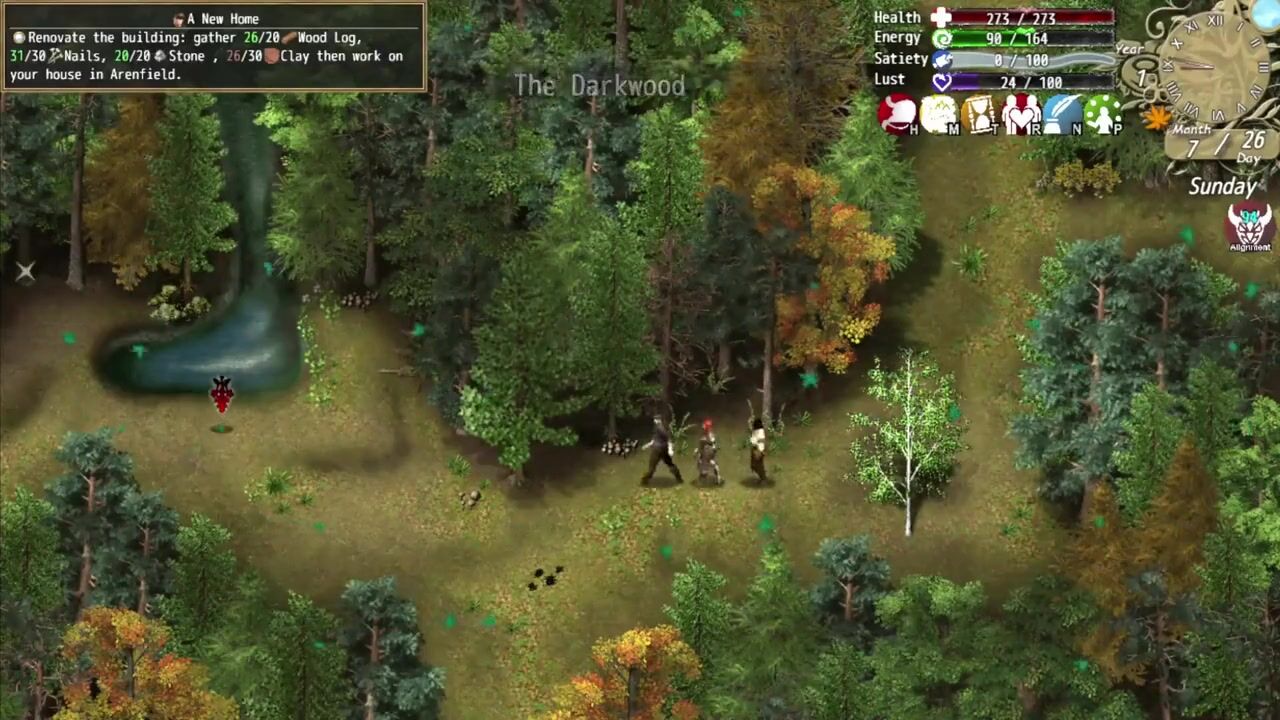The width and height of the screenshot is (1280, 720).
Task: Click the A New Home quest tracker
Action: (x=213, y=47)
